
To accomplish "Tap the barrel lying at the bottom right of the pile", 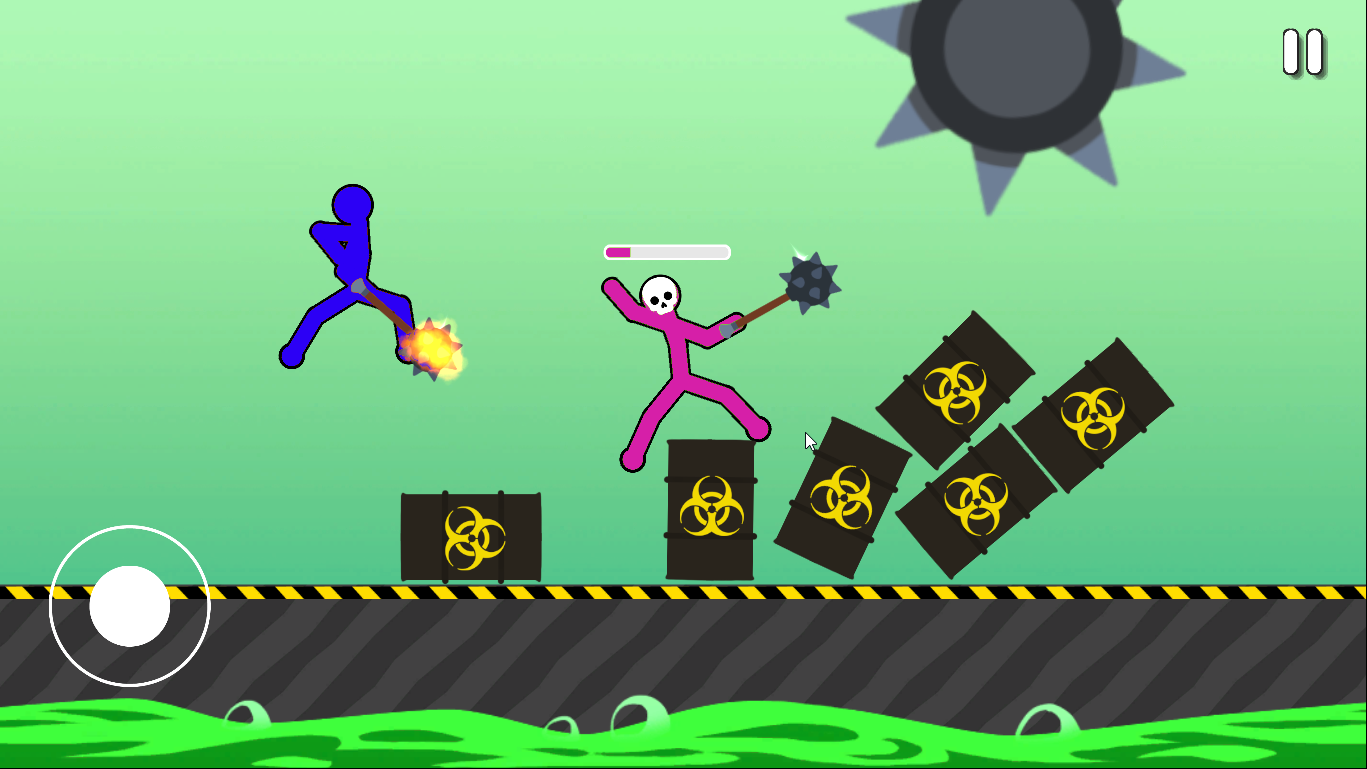I will [x=975, y=500].
